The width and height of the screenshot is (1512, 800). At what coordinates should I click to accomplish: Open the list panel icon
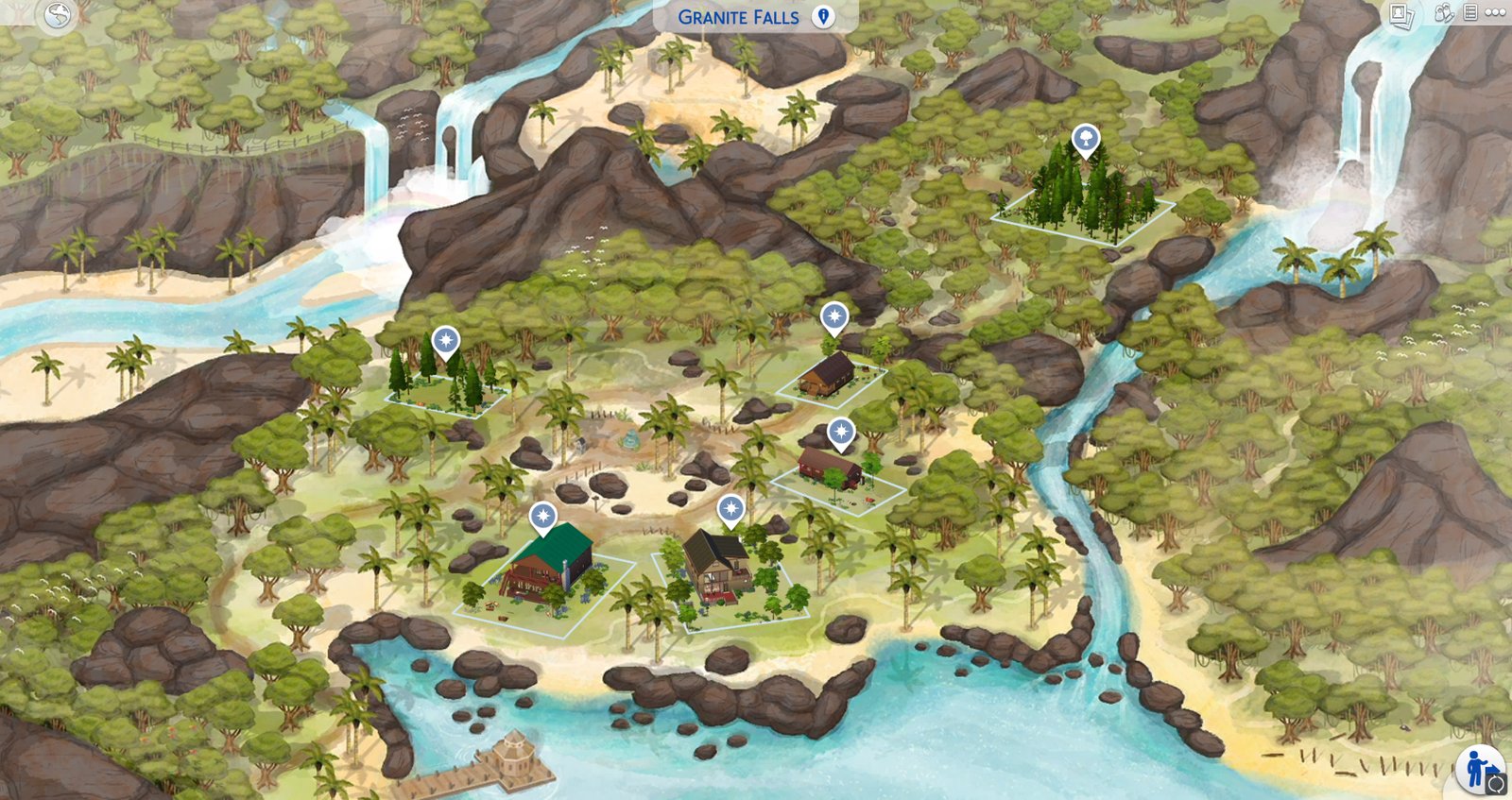[1470, 13]
